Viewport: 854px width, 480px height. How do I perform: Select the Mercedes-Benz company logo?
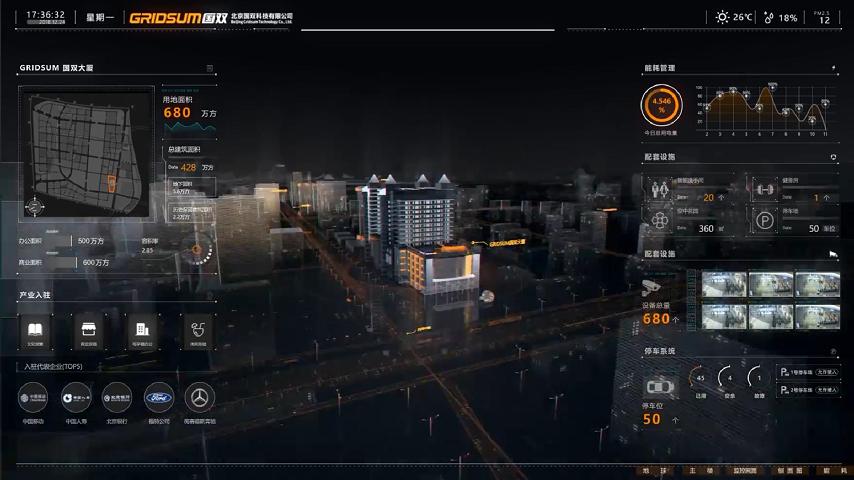pos(200,397)
